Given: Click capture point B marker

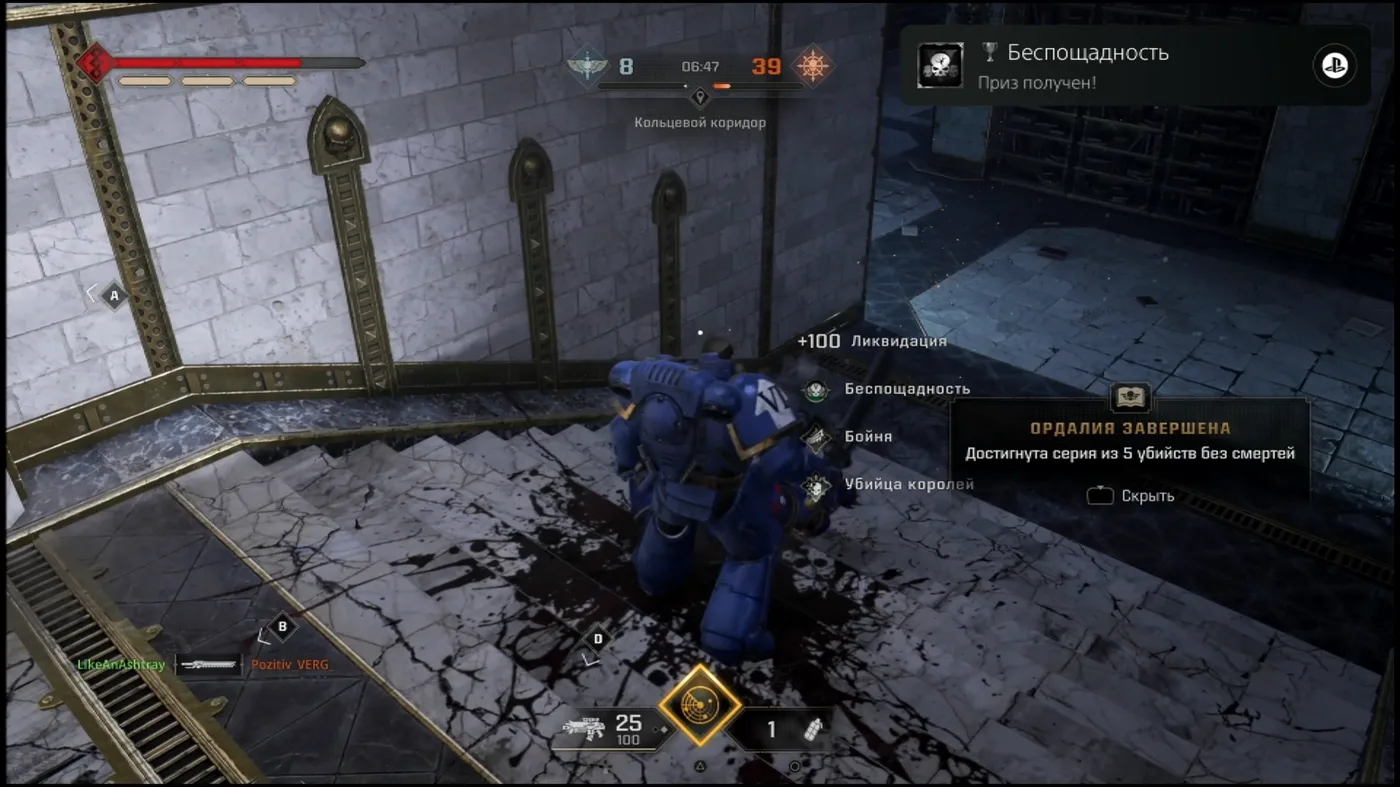Looking at the screenshot, I should [x=282, y=627].
